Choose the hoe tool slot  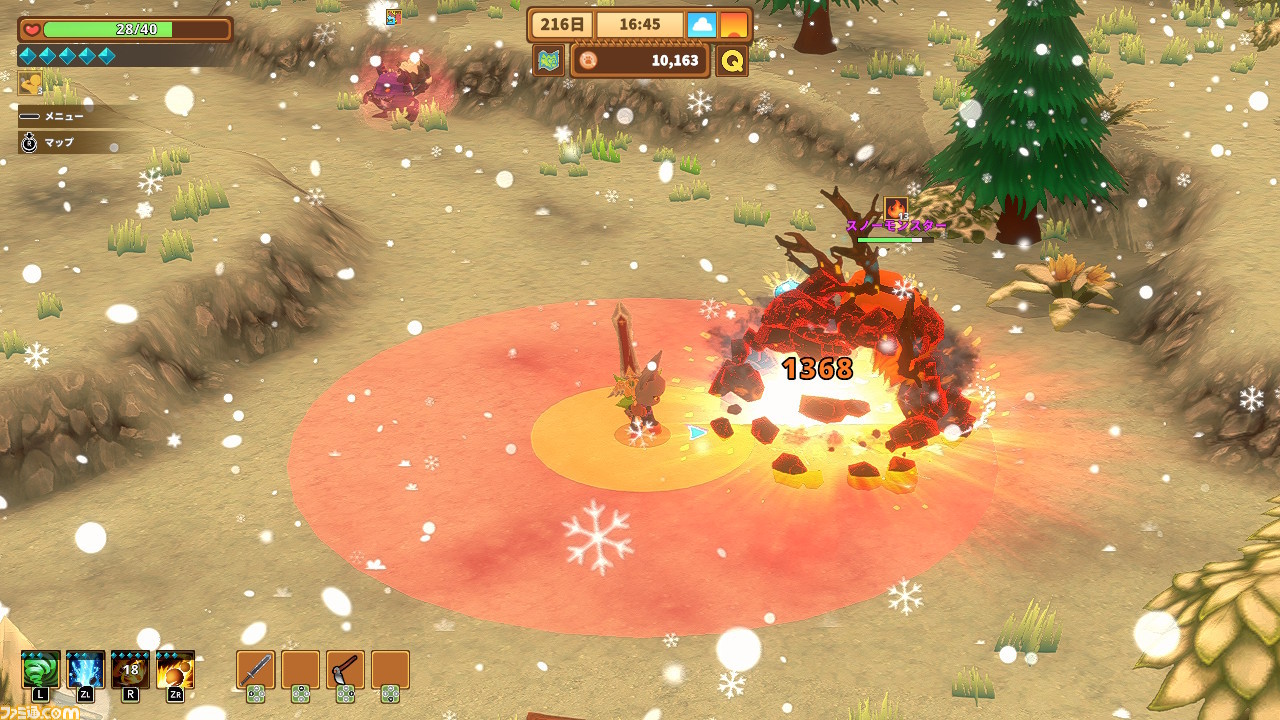(345, 669)
